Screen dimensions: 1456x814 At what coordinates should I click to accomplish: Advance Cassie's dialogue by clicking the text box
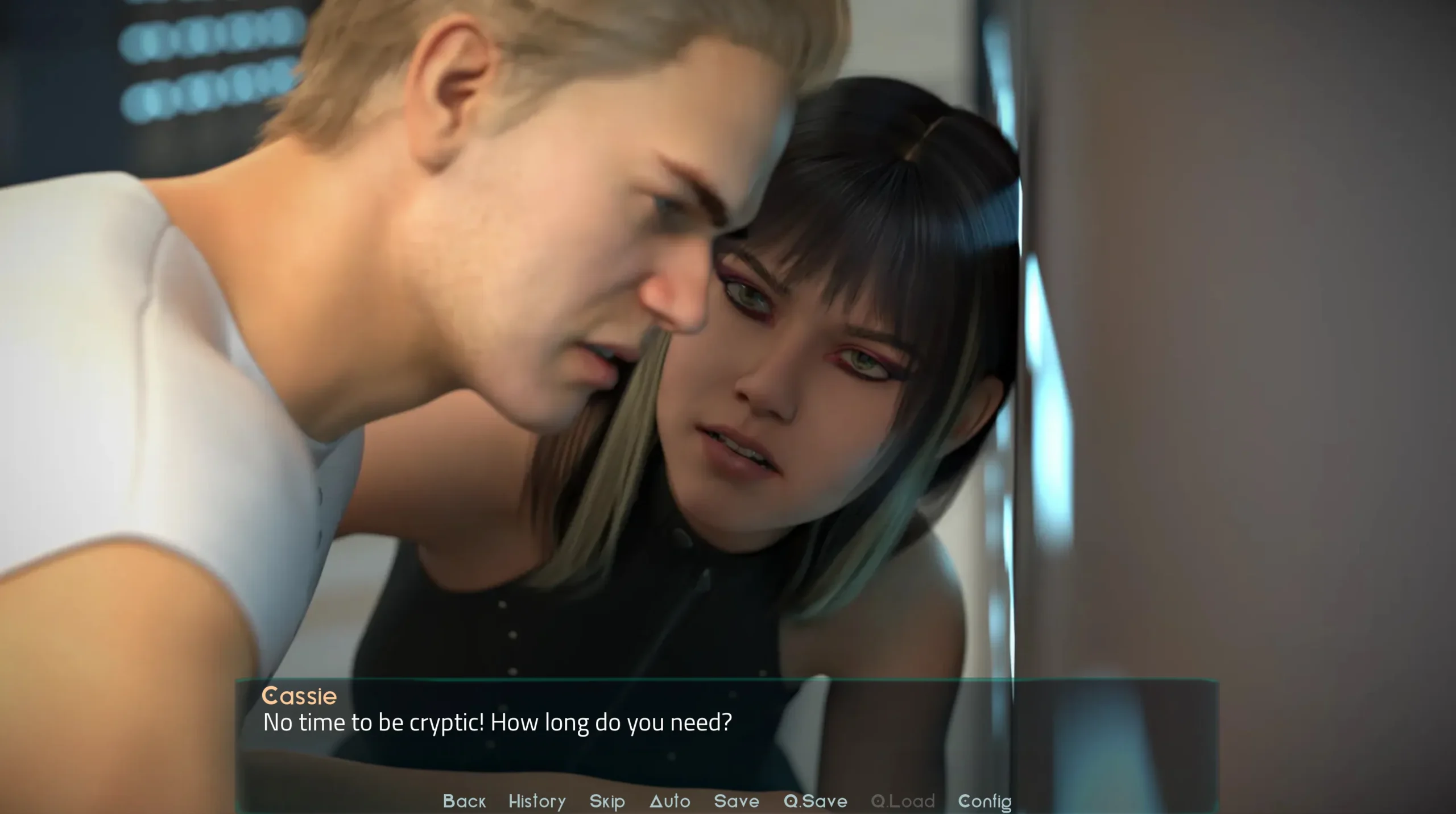[726, 739]
